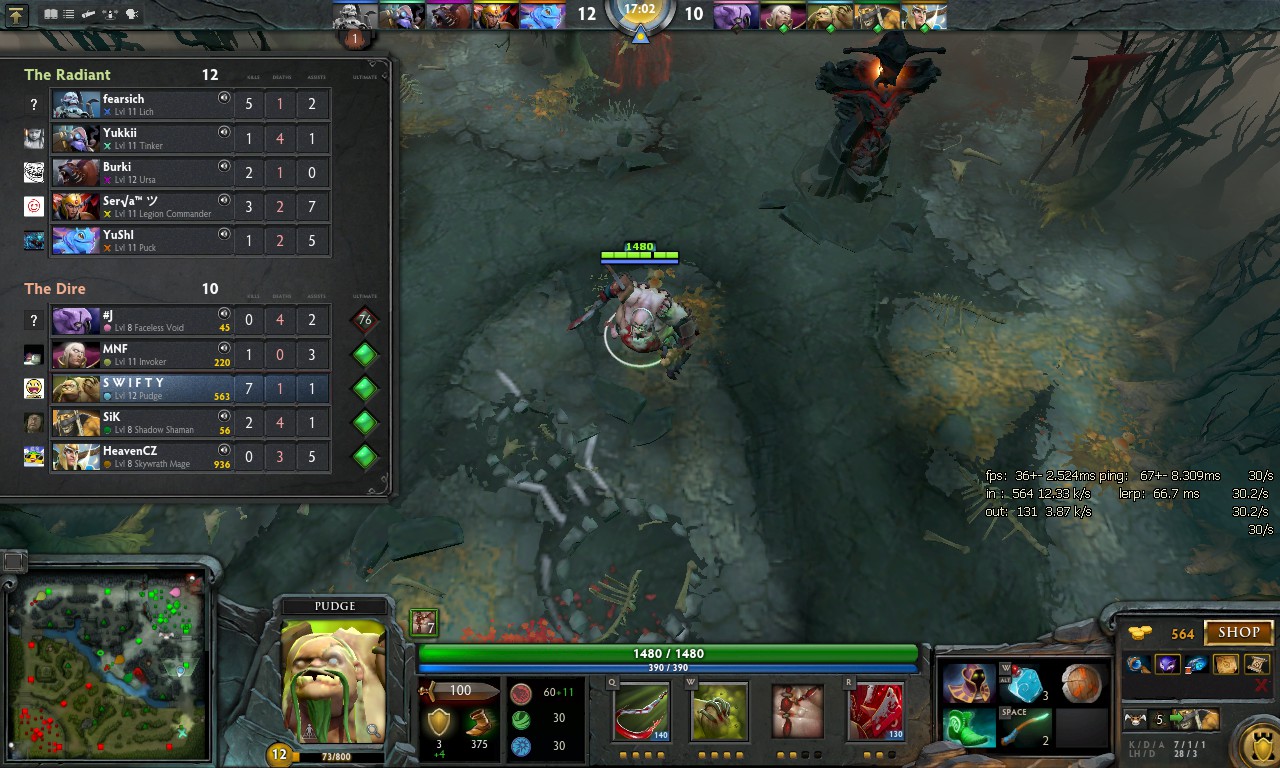
Task: Click the round wooden shield item
Action: point(1081,684)
